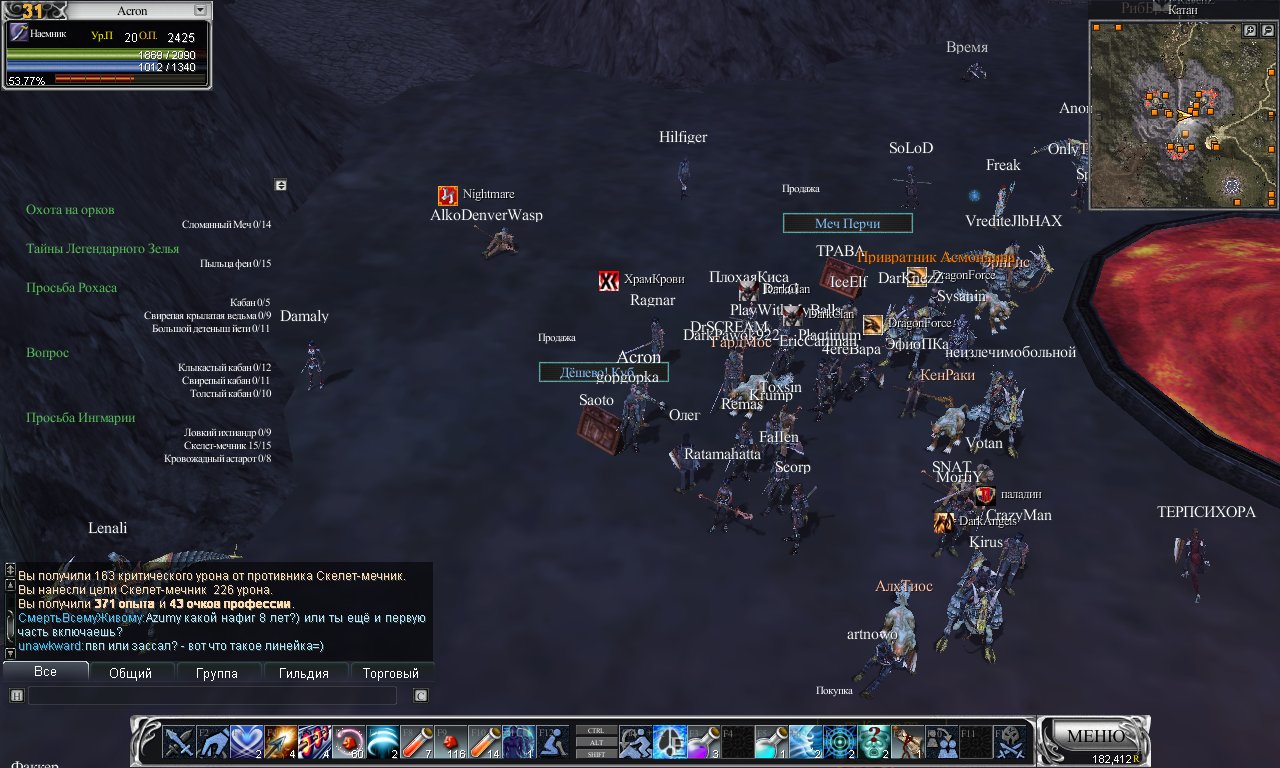Open the Гильдия chat tab

(304, 673)
